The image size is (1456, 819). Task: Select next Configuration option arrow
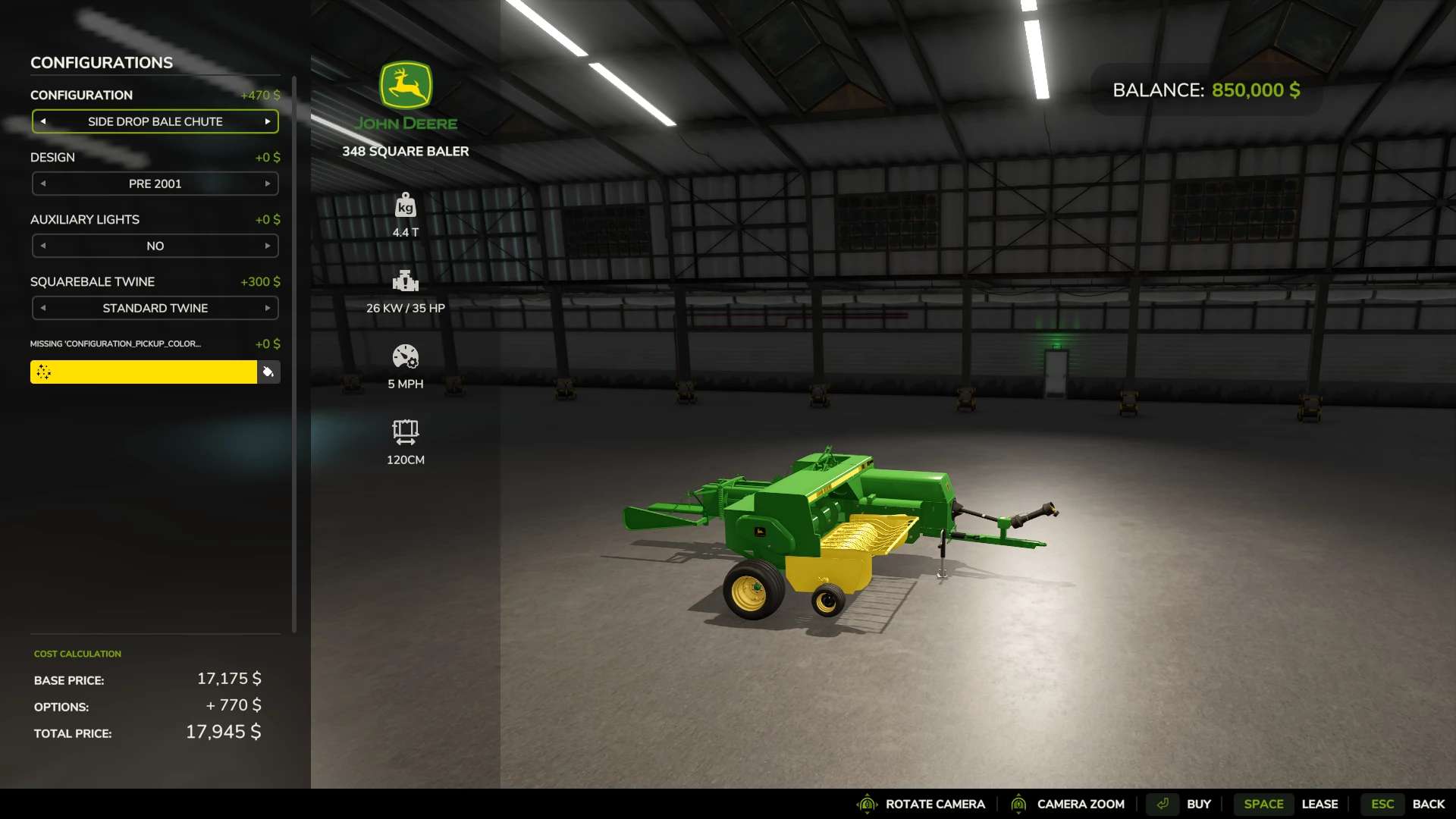click(268, 121)
